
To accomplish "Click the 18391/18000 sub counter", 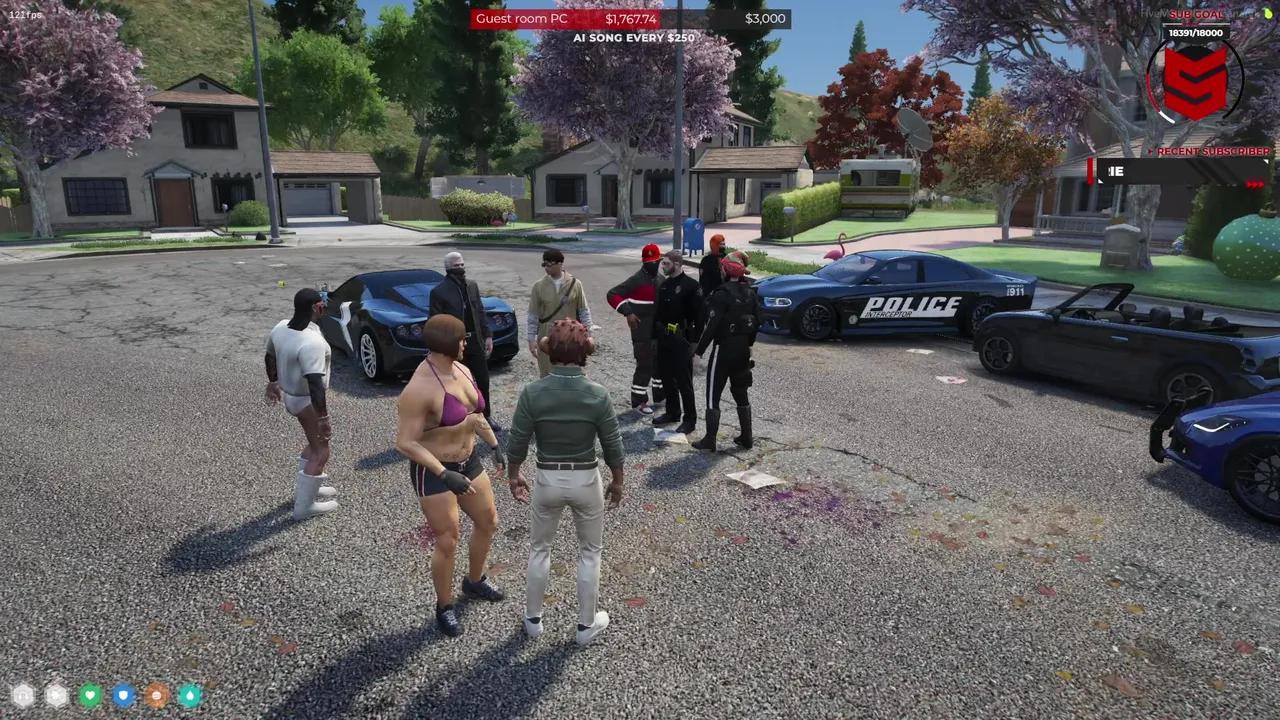I will pyautogui.click(x=1195, y=33).
